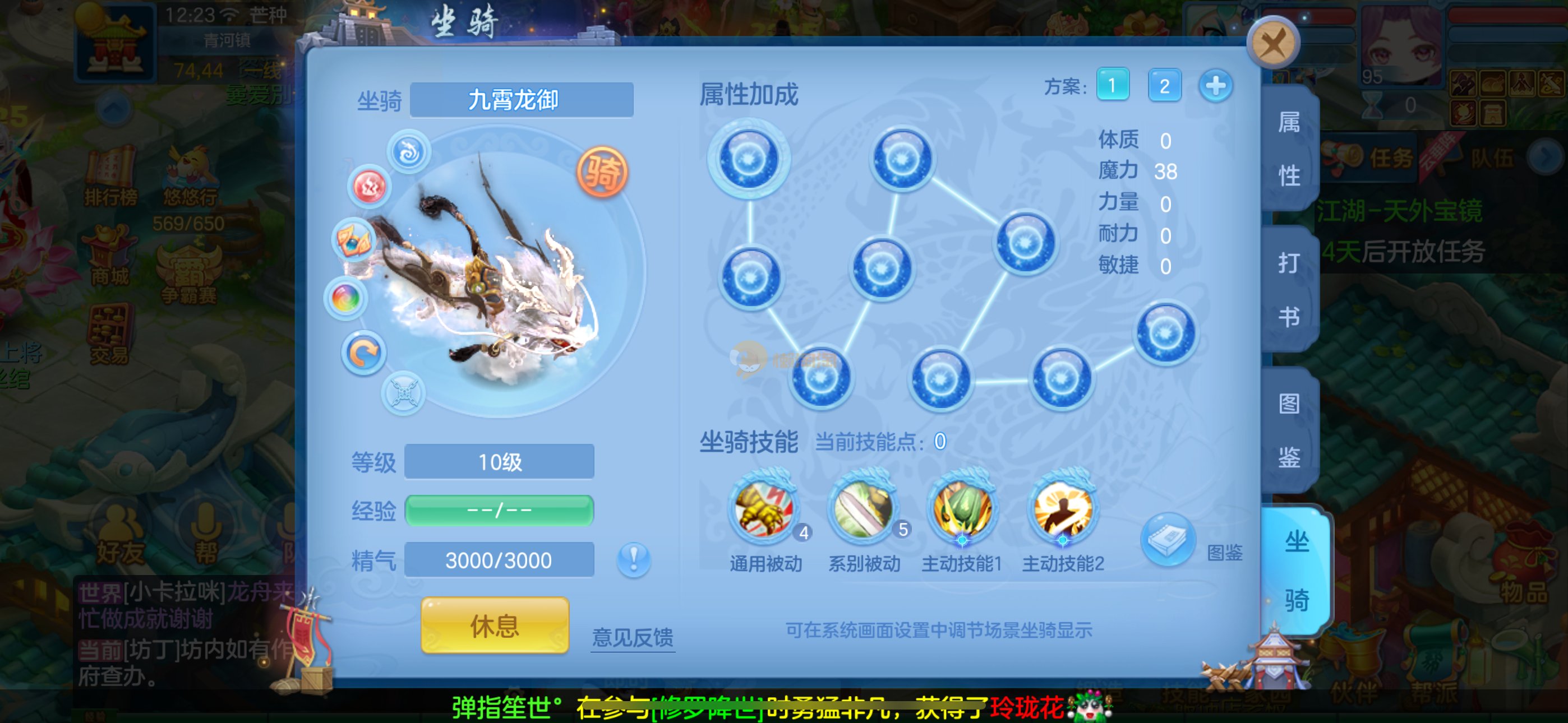Viewport: 1568px width, 723px height.
Task: Click the orange 骑 ride button
Action: coord(602,172)
